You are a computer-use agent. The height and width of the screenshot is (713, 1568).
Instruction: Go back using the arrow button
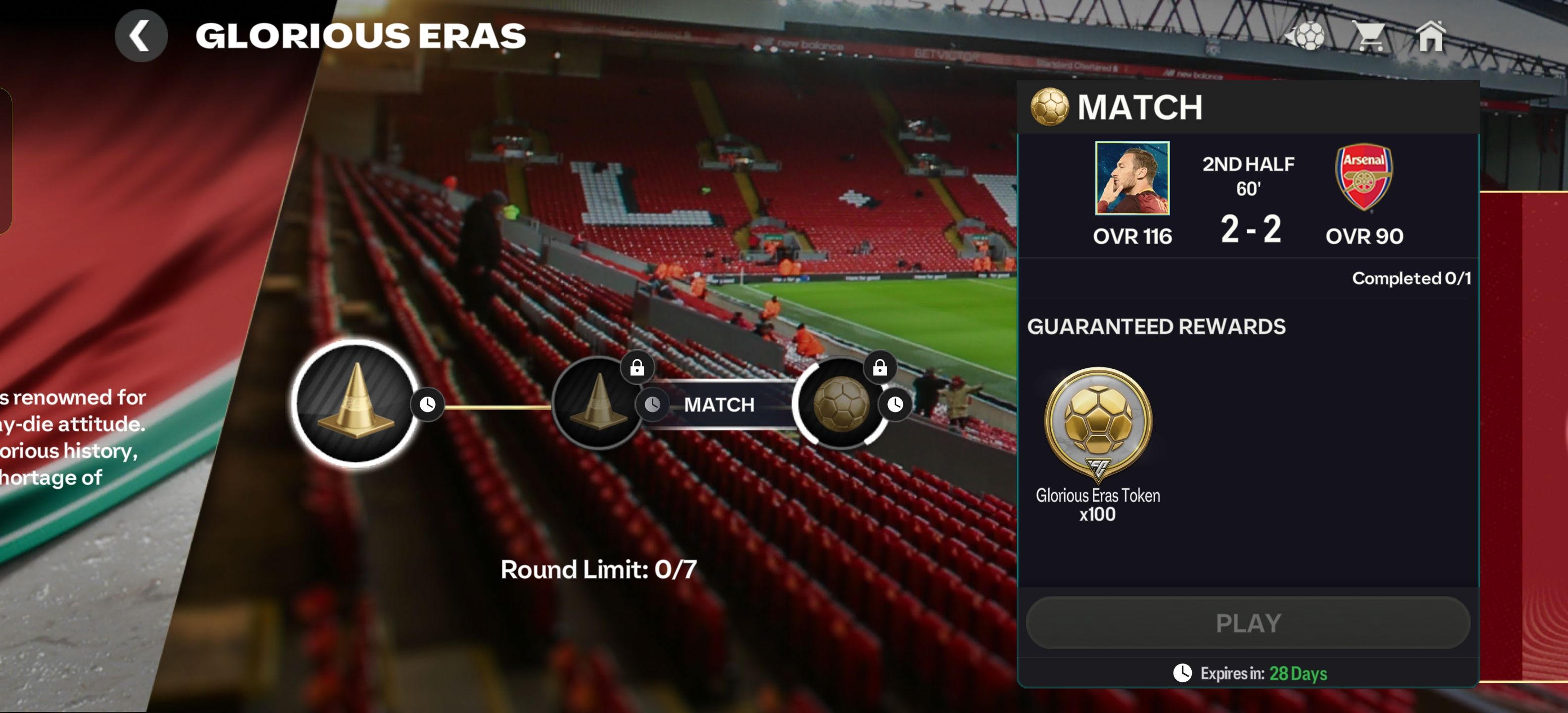[141, 36]
